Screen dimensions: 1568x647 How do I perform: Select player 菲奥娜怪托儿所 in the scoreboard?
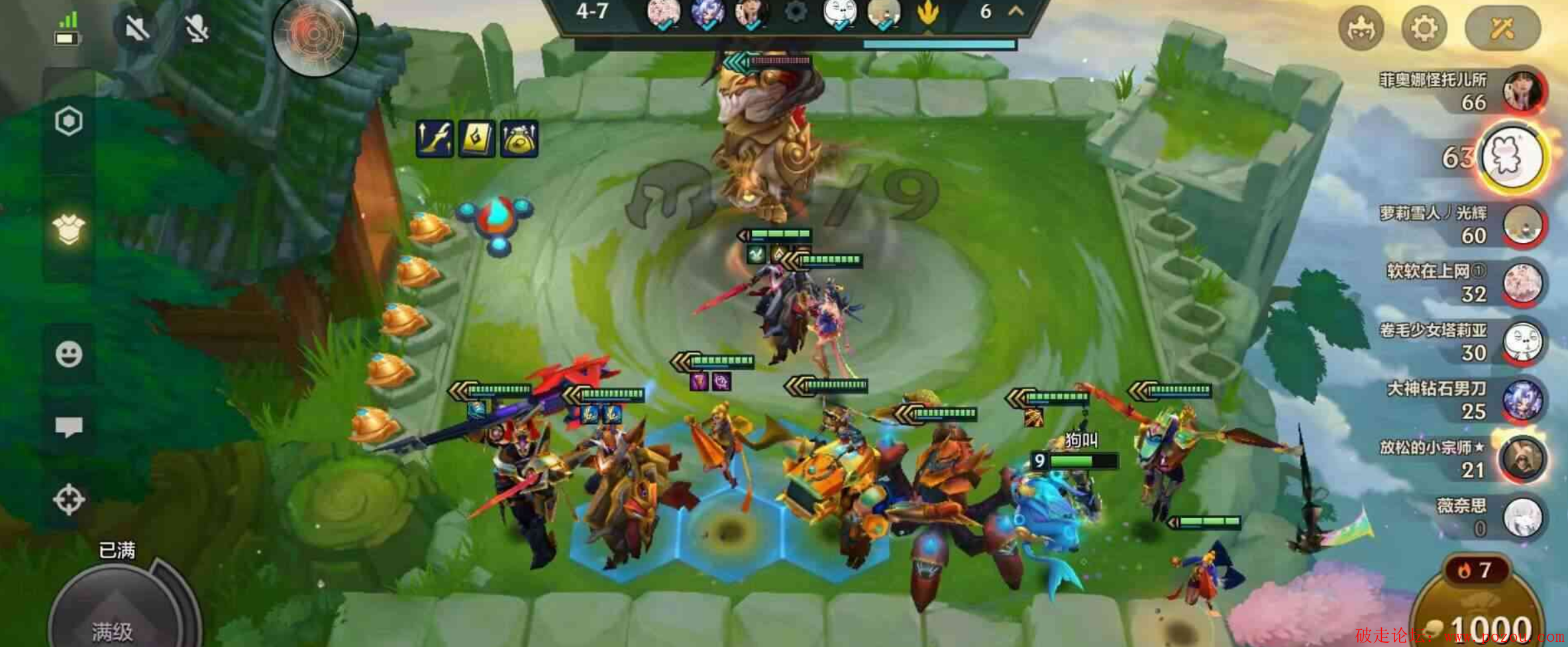coord(1523,90)
